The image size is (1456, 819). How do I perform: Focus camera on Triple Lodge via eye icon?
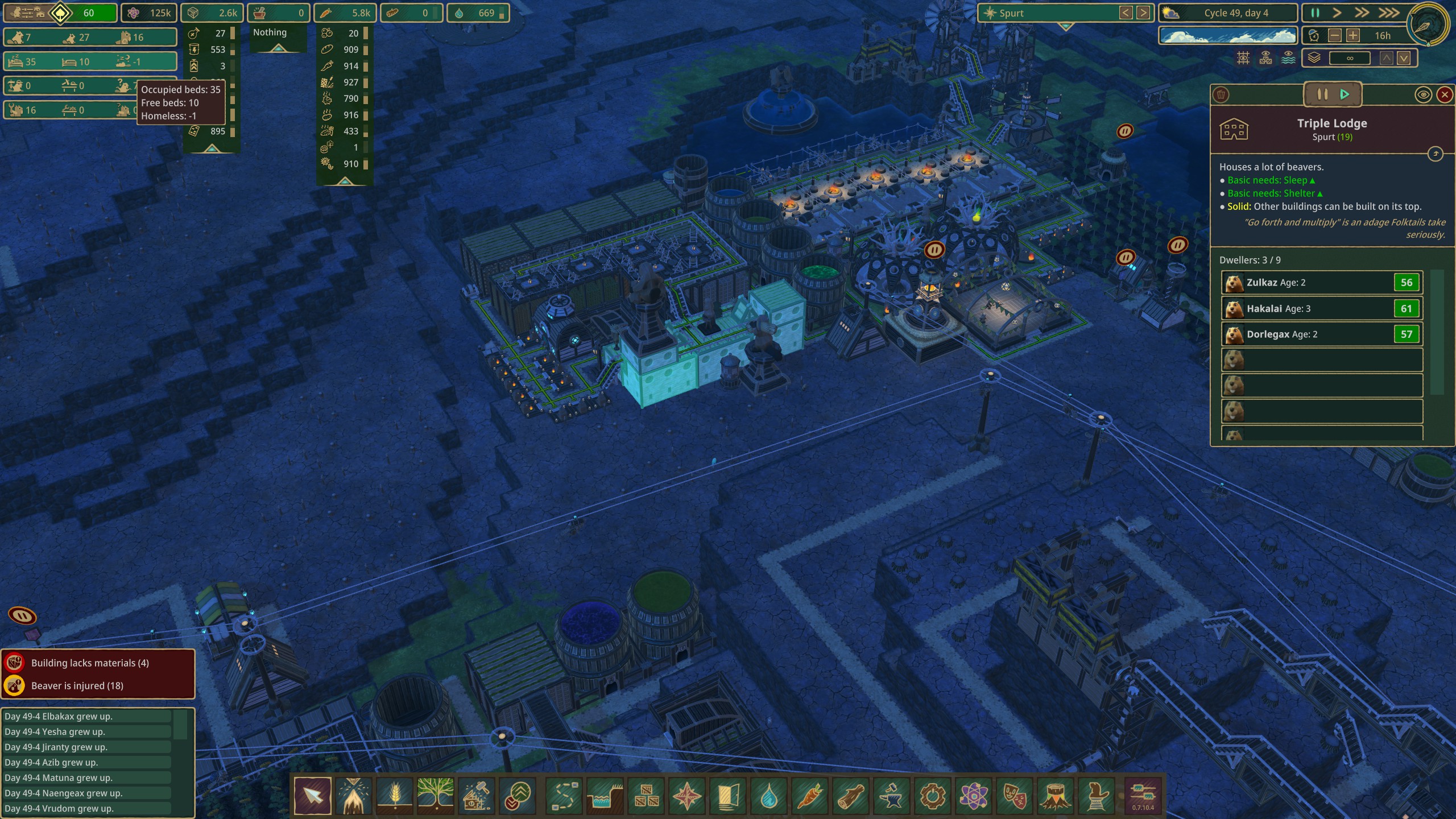pyautogui.click(x=1424, y=95)
